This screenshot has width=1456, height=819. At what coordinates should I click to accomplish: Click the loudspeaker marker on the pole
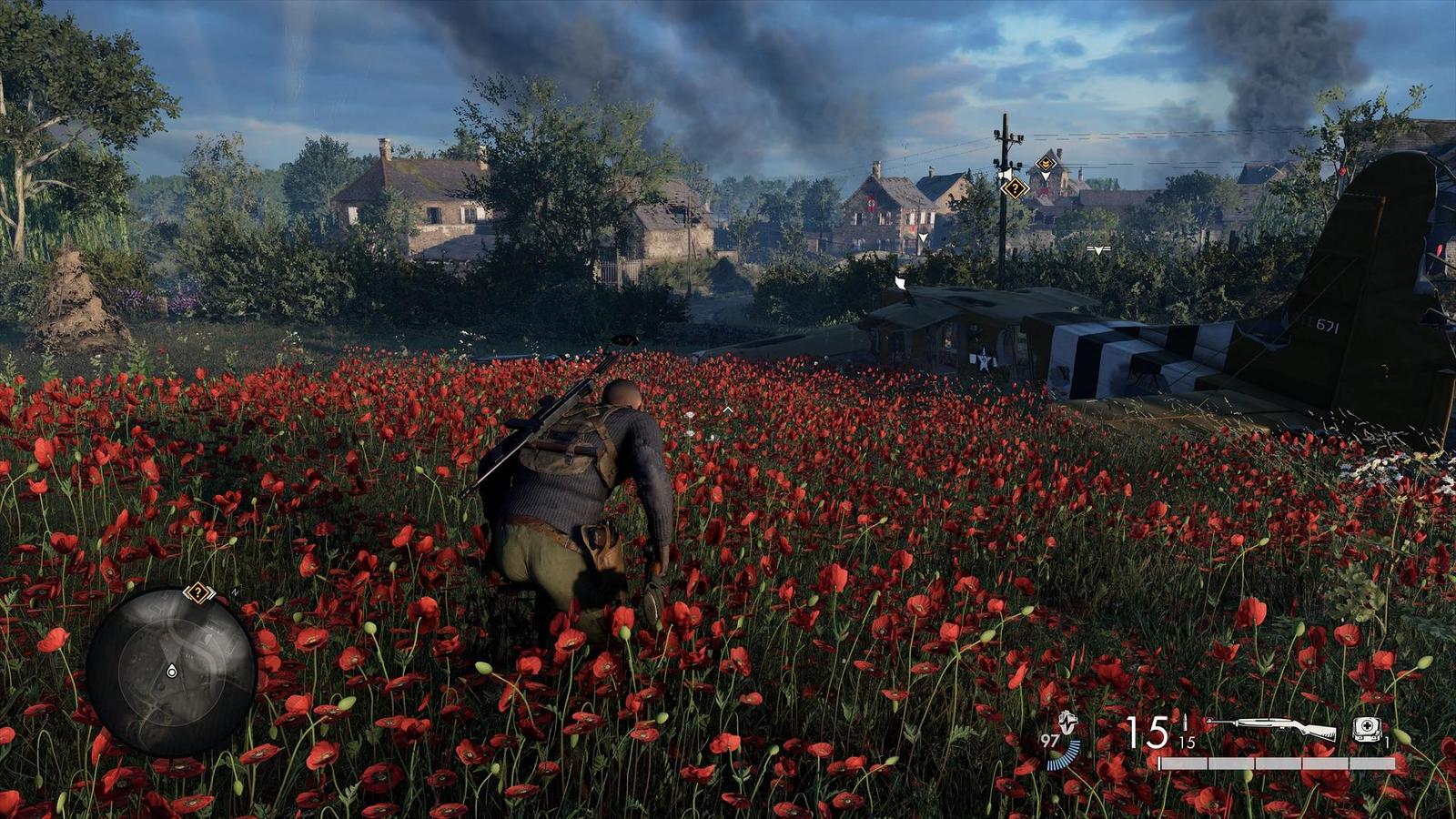(1005, 172)
